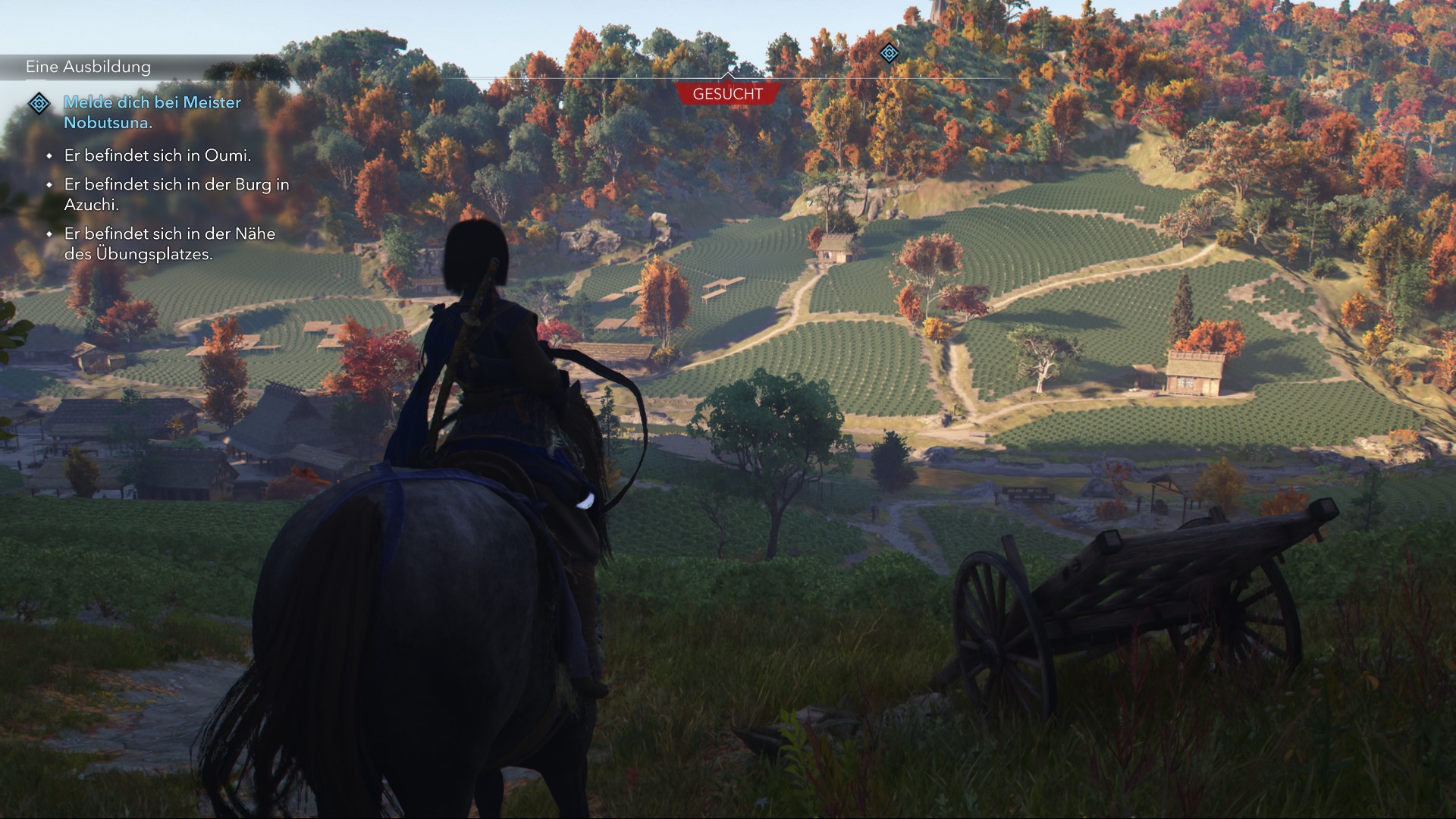1456x819 pixels.
Task: Collapse the Übungsplatz hint entry
Action: 171,245
